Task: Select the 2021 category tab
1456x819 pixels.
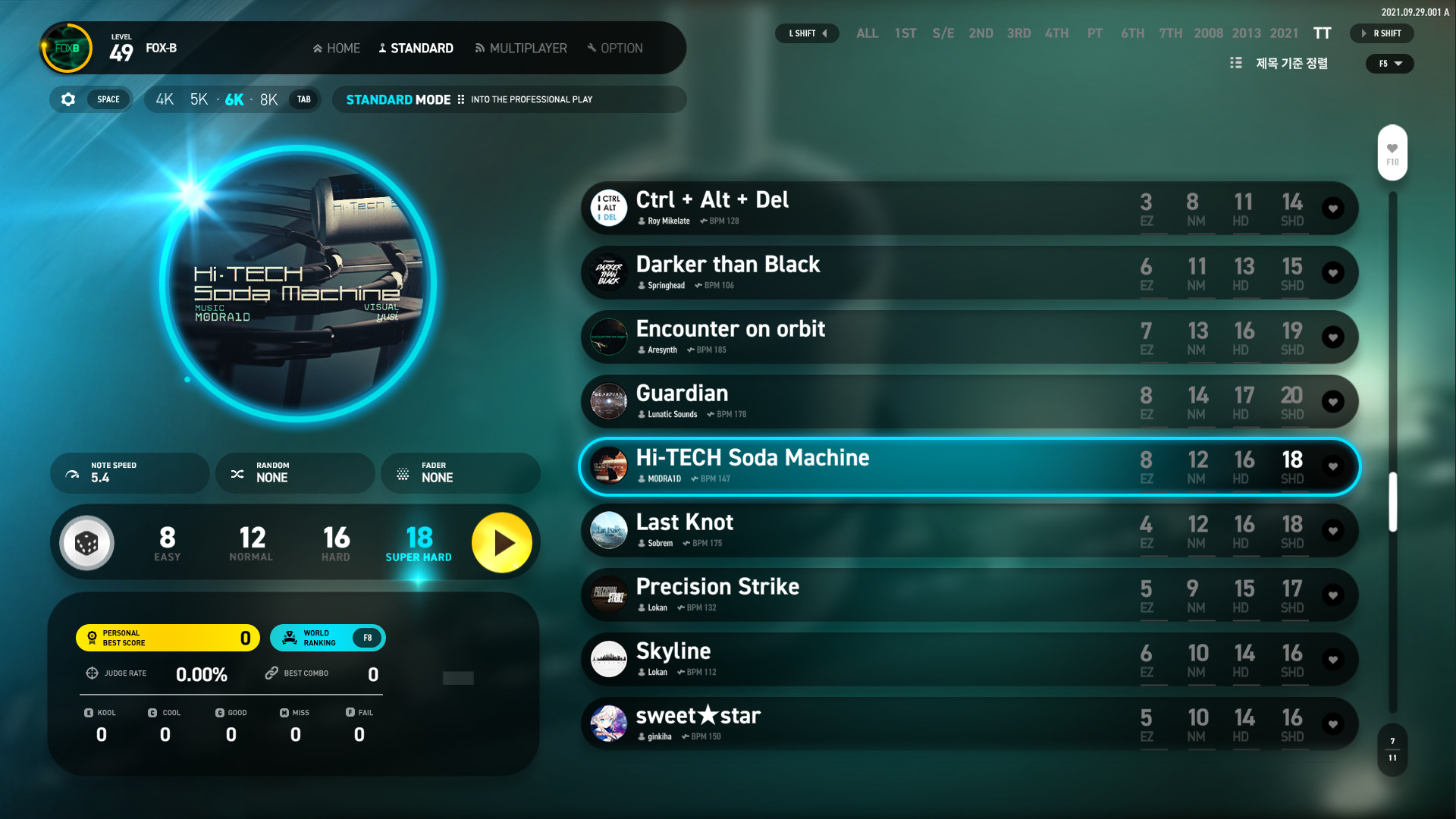Action: tap(1283, 33)
